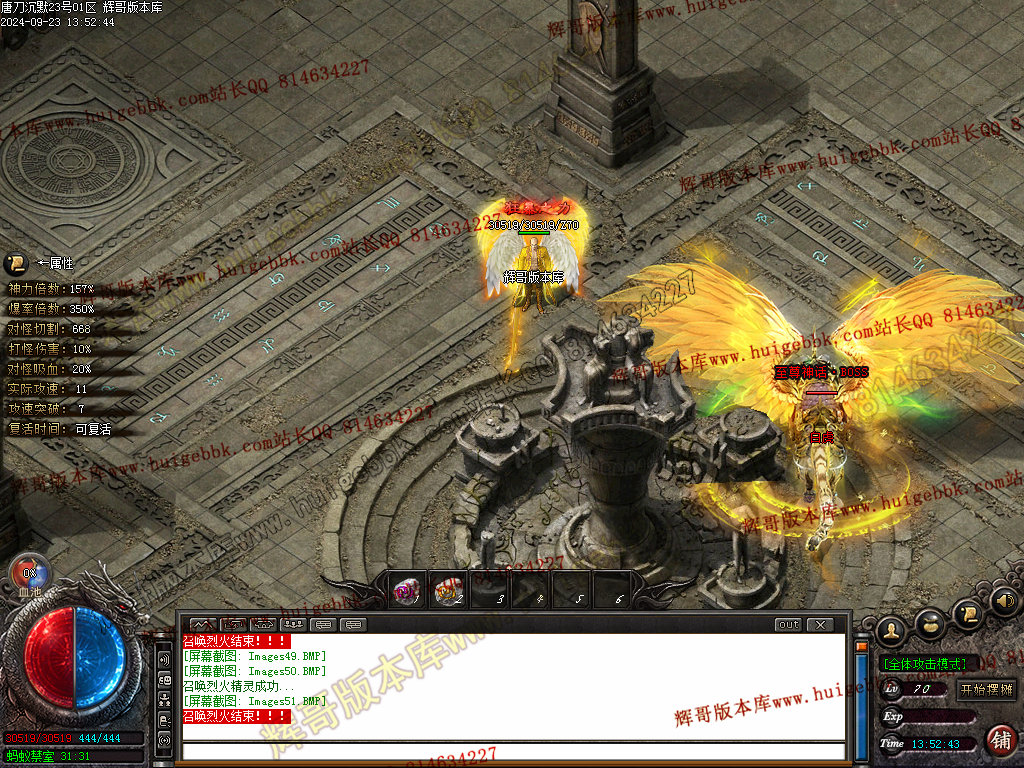Click the 开始摆摊 stall button
1024x768 pixels.
coord(986,689)
